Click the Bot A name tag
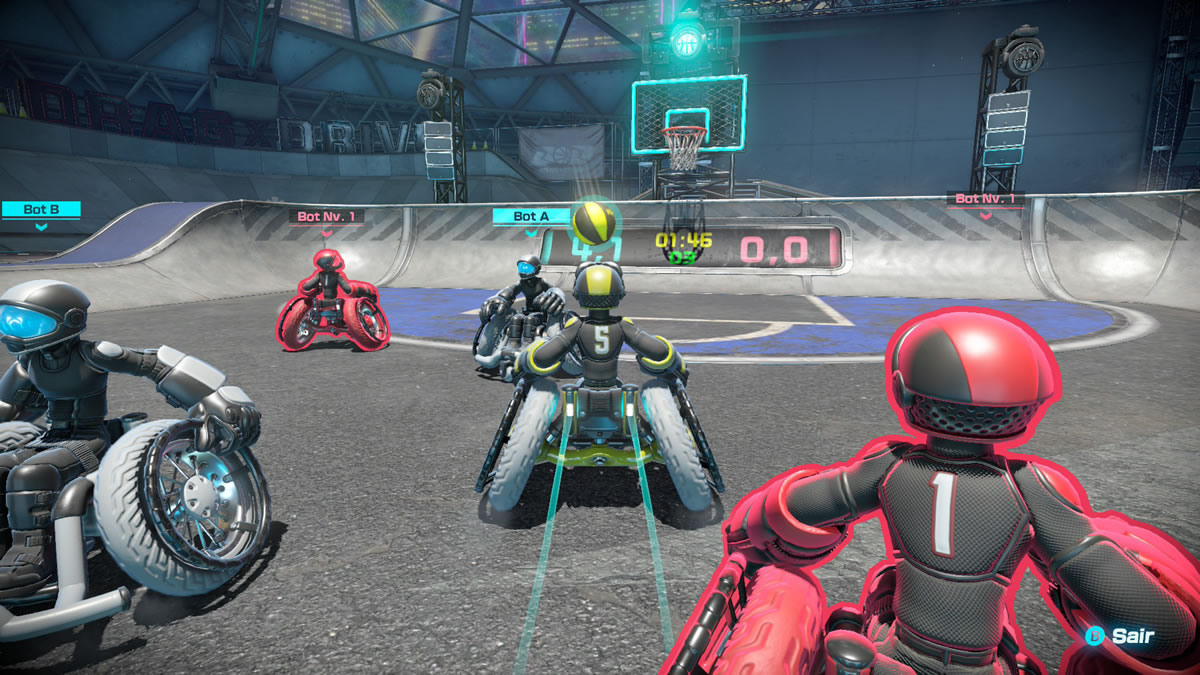Image resolution: width=1200 pixels, height=675 pixels. coord(531,216)
